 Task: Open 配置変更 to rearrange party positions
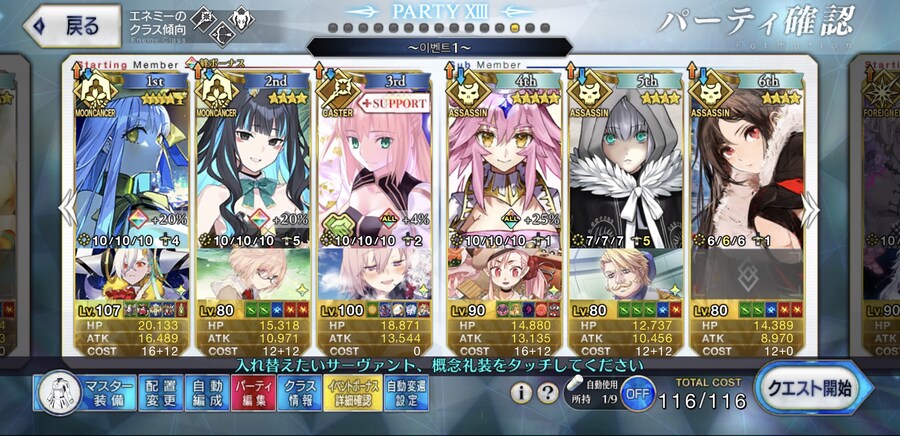(162, 394)
